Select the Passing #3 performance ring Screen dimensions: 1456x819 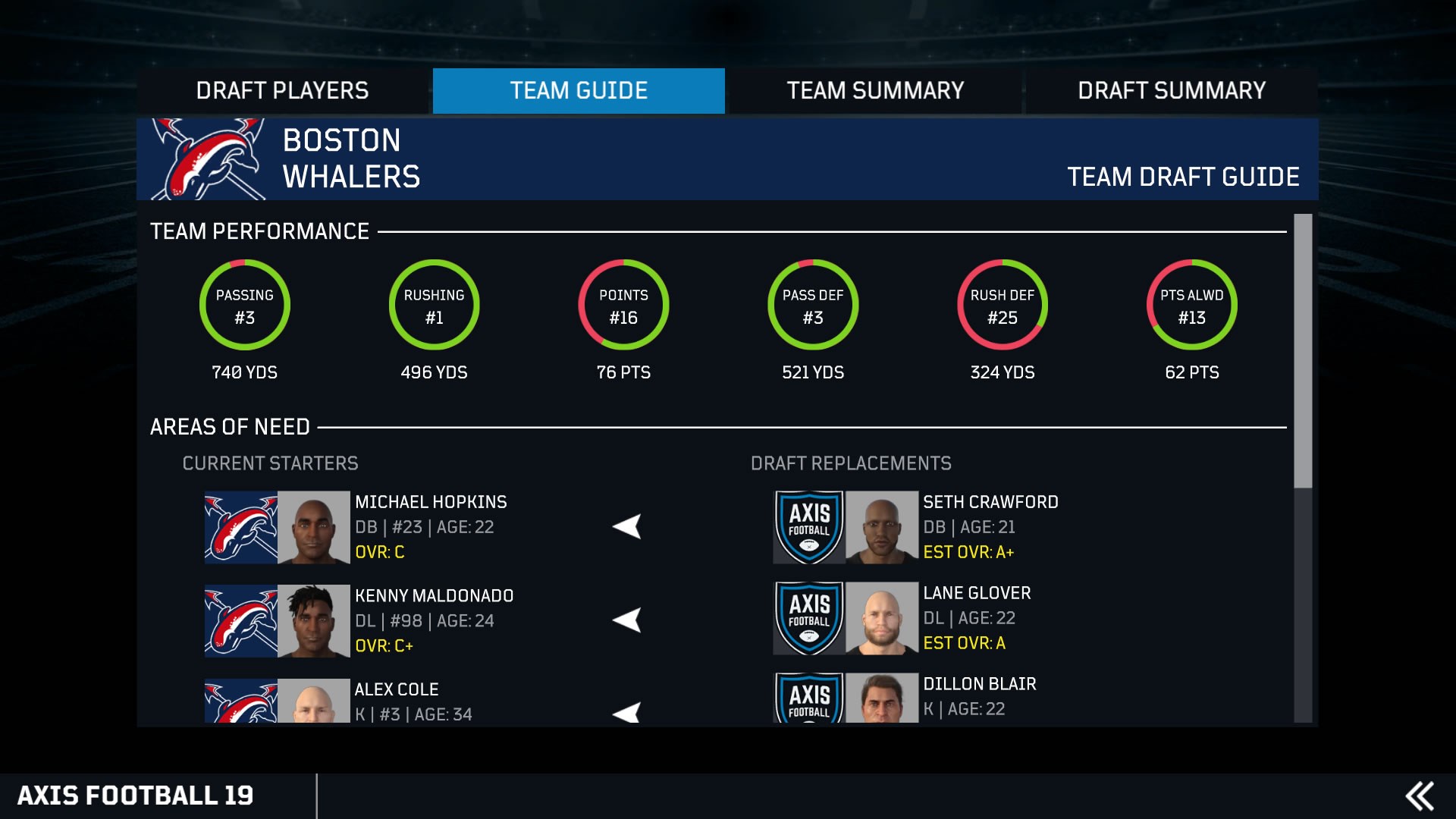pos(244,304)
